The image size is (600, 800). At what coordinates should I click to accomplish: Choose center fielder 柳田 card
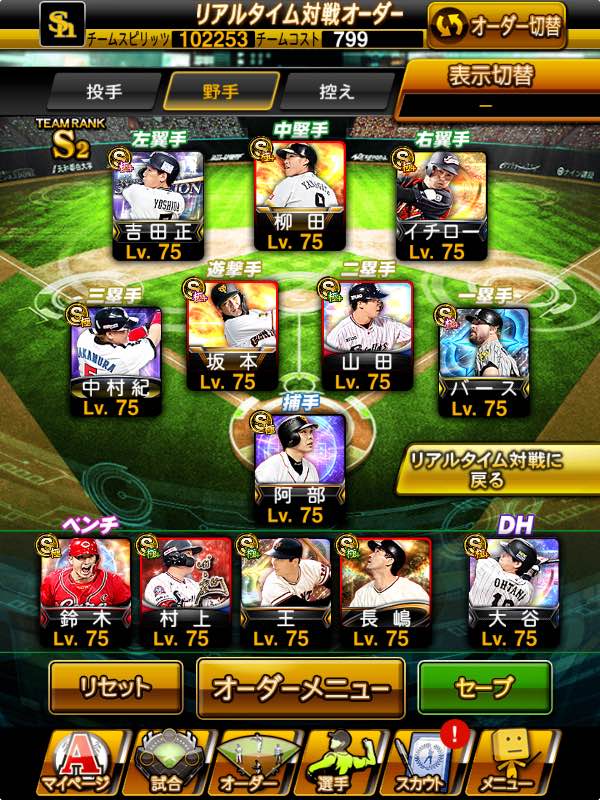pos(299,196)
